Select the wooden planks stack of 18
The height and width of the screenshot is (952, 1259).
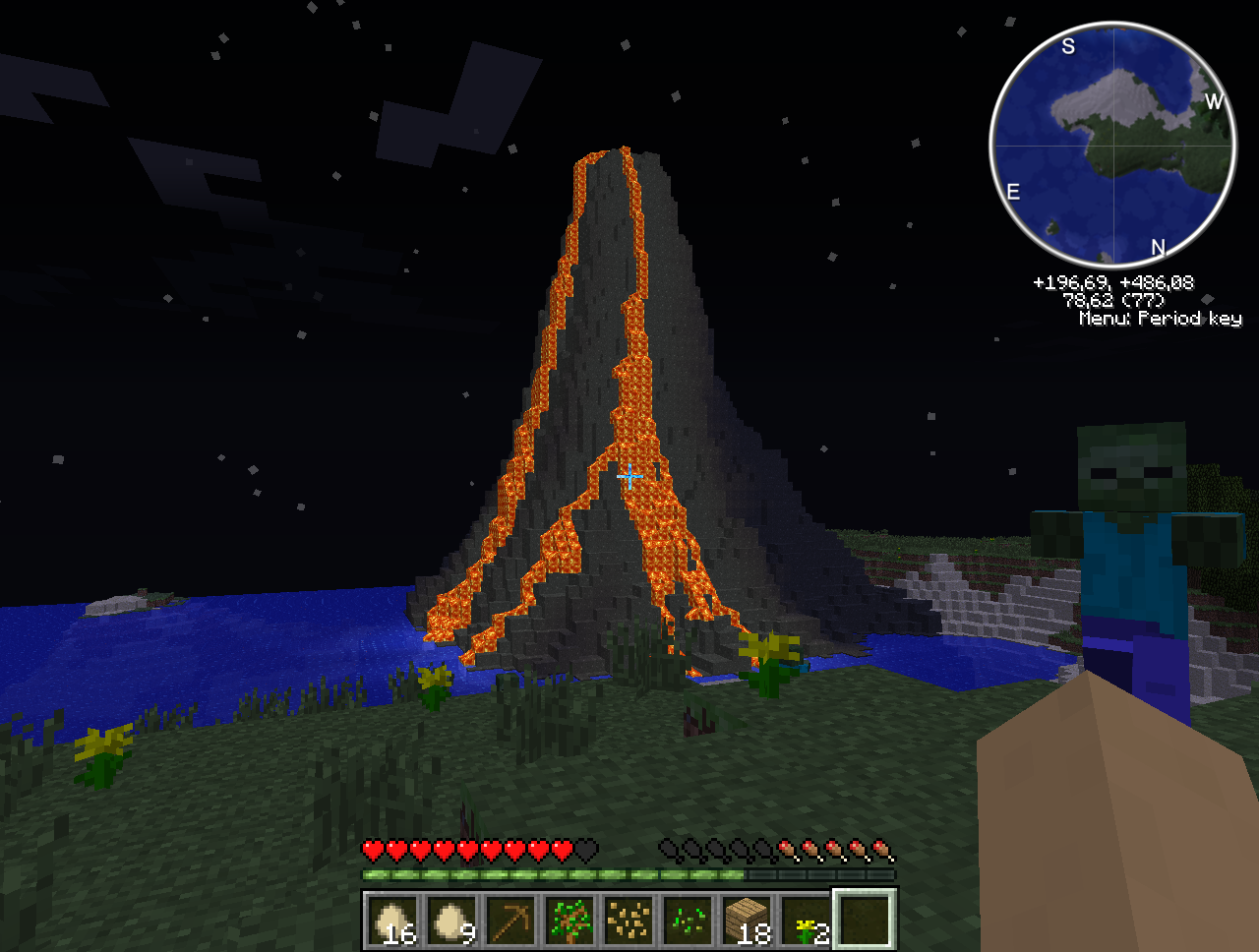[x=747, y=921]
